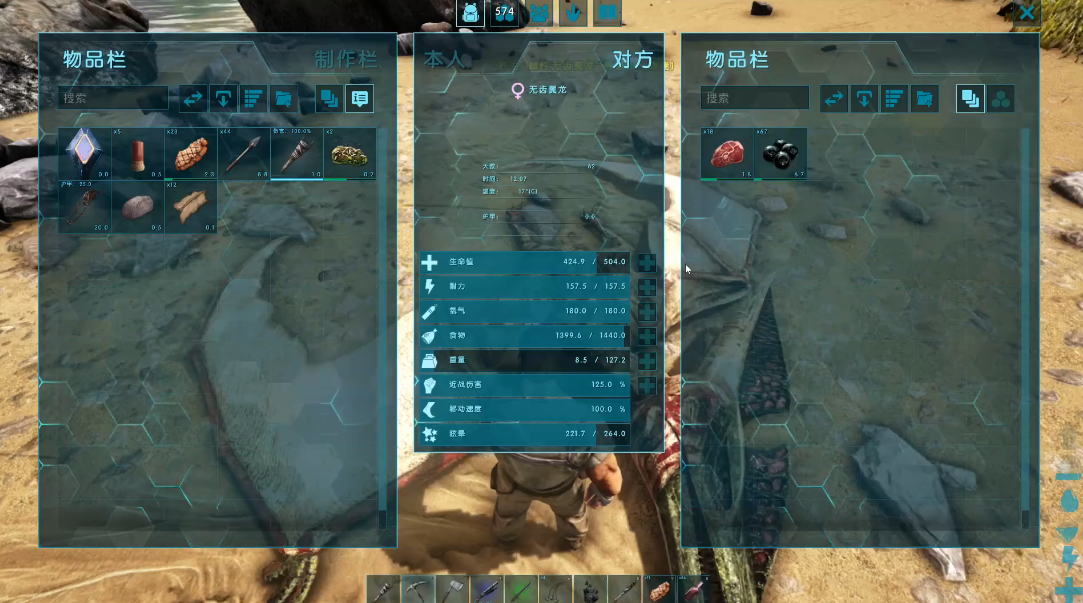1083x603 pixels.
Task: Click the search field in the dinosaur's inventory
Action: [755, 98]
